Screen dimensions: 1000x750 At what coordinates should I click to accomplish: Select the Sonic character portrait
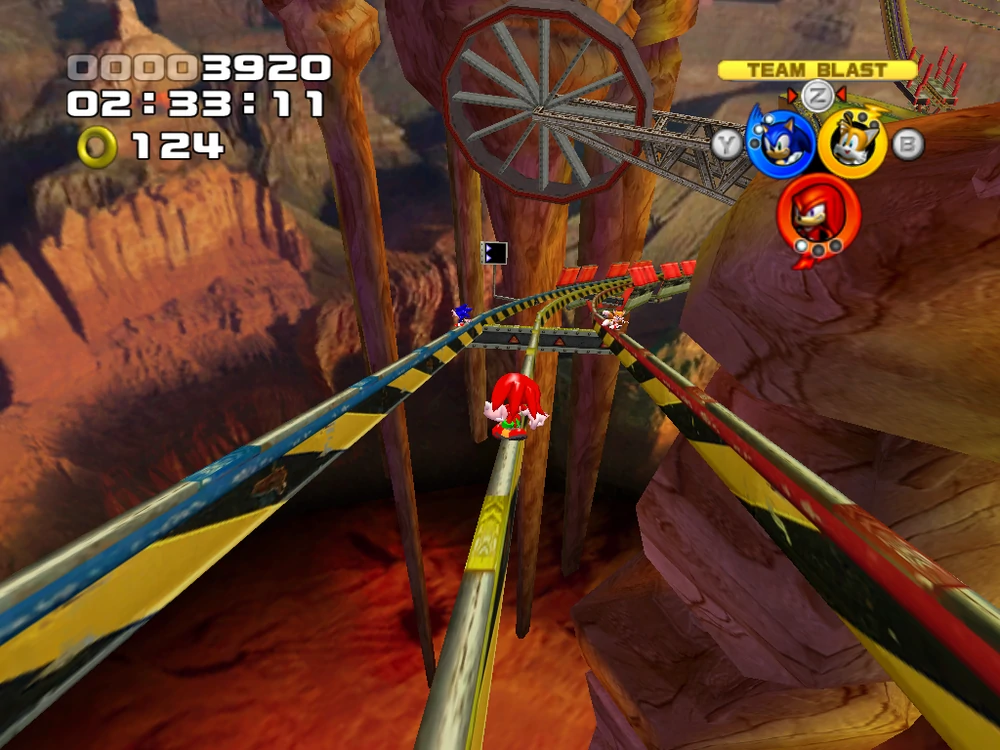coord(781,143)
